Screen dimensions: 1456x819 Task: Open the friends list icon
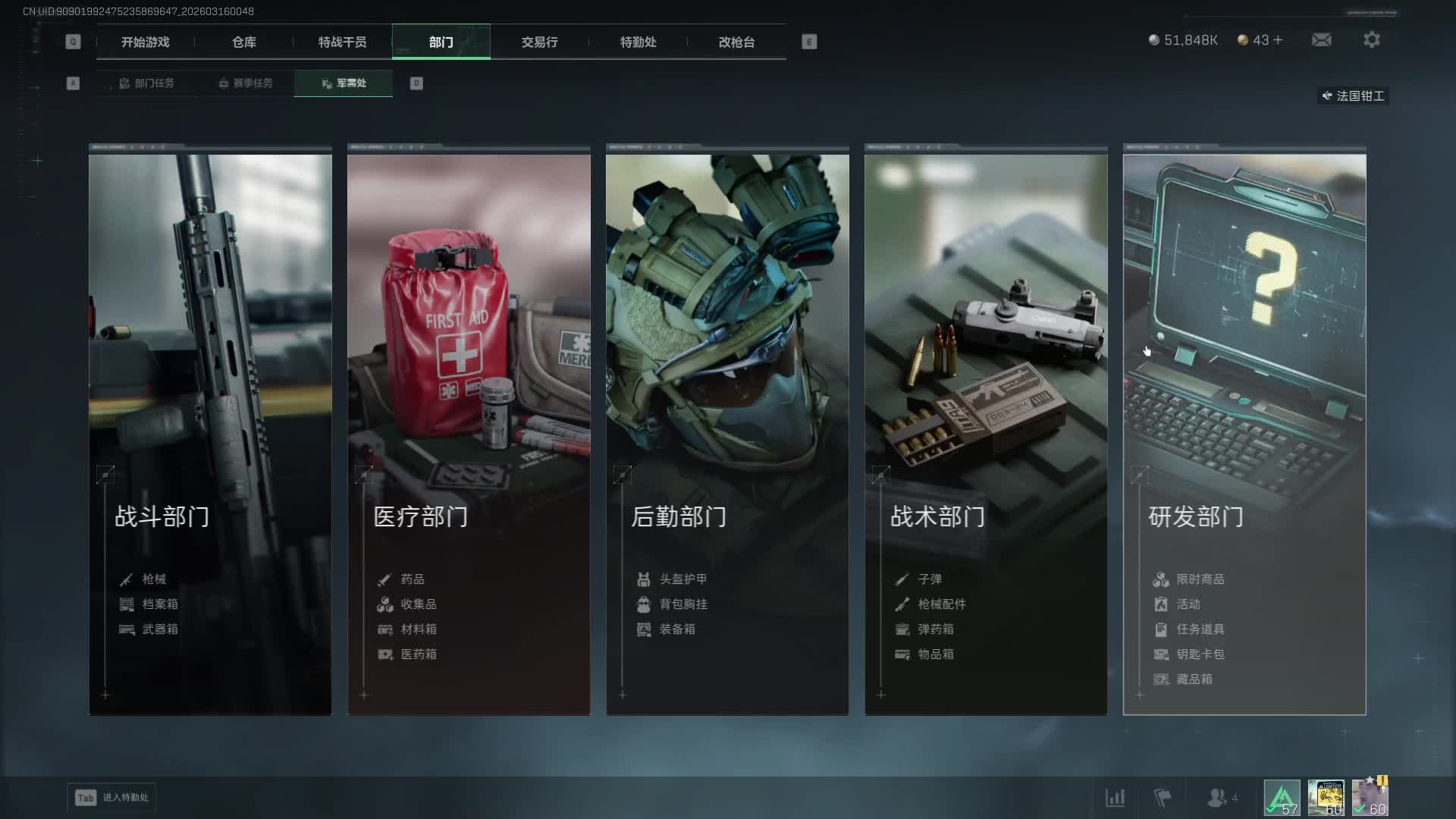pos(1217,798)
